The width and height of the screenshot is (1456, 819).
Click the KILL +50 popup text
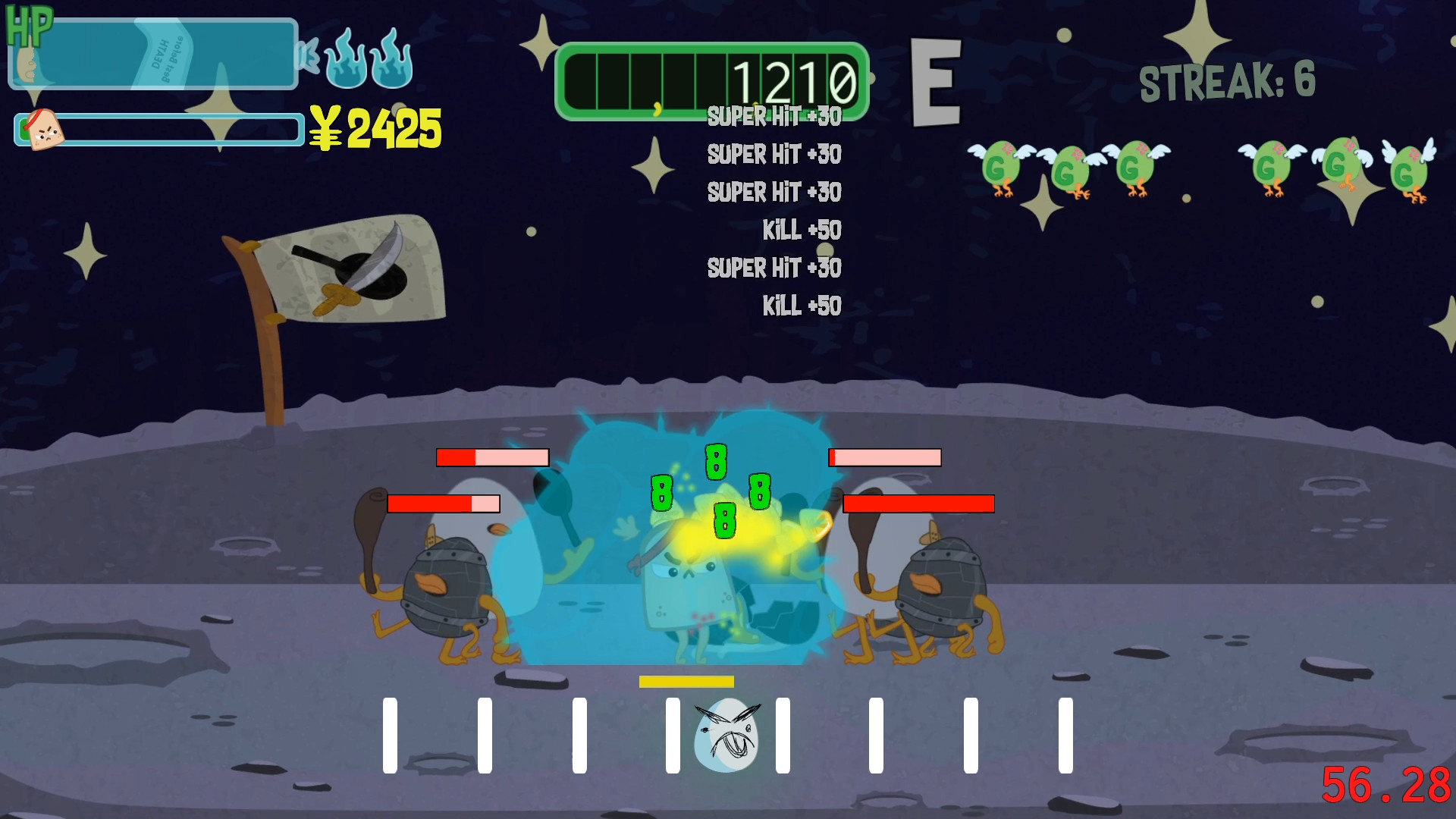coord(802,230)
